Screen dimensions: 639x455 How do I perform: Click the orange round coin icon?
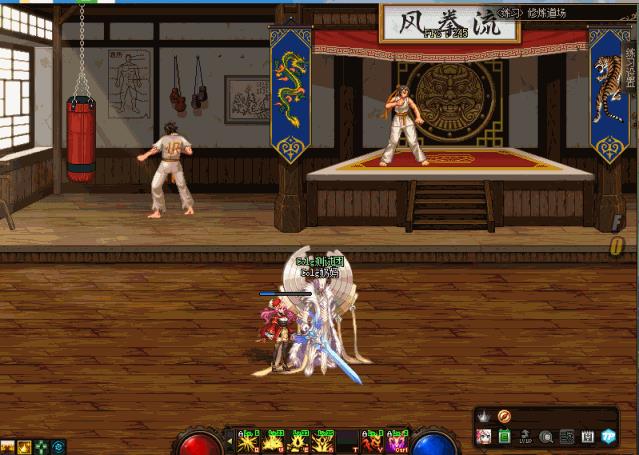tap(504, 416)
